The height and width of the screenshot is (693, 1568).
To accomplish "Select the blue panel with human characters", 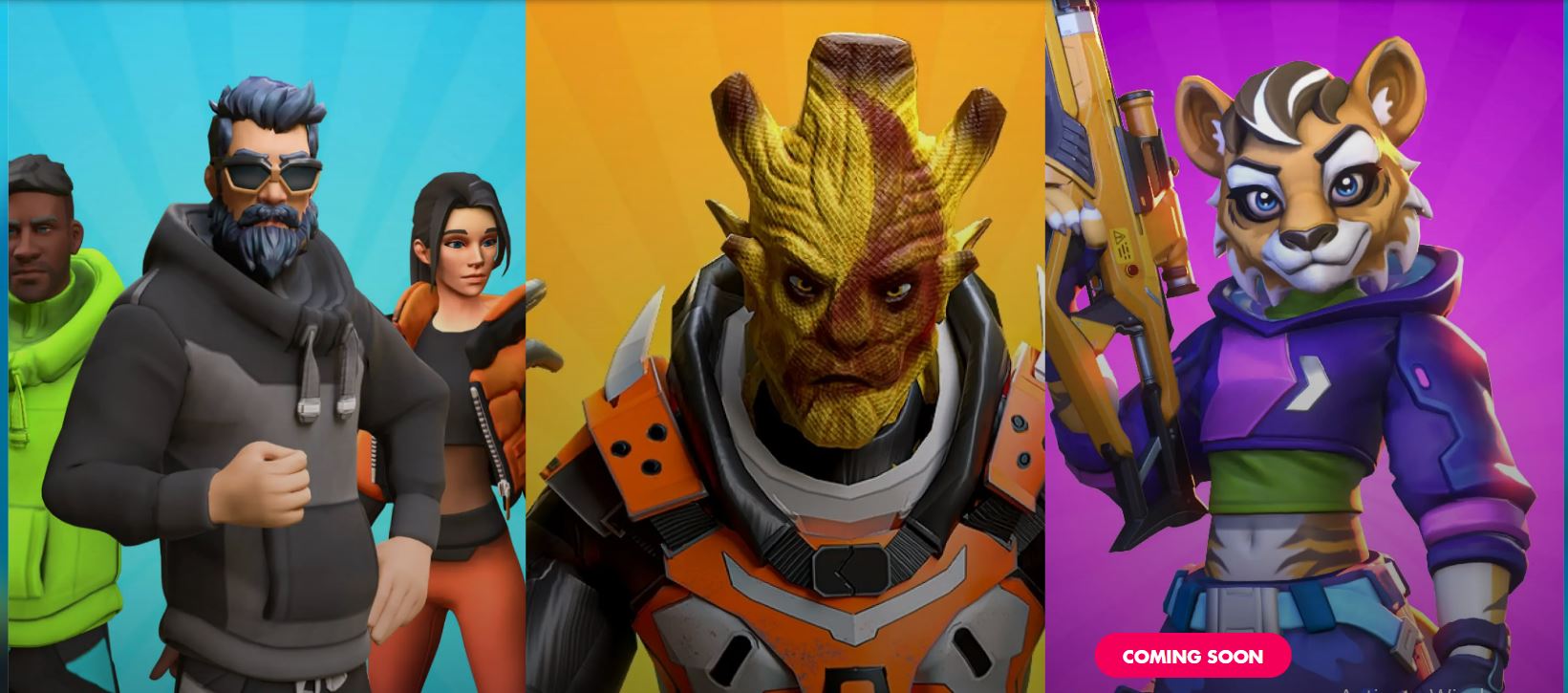I will (x=266, y=346).
